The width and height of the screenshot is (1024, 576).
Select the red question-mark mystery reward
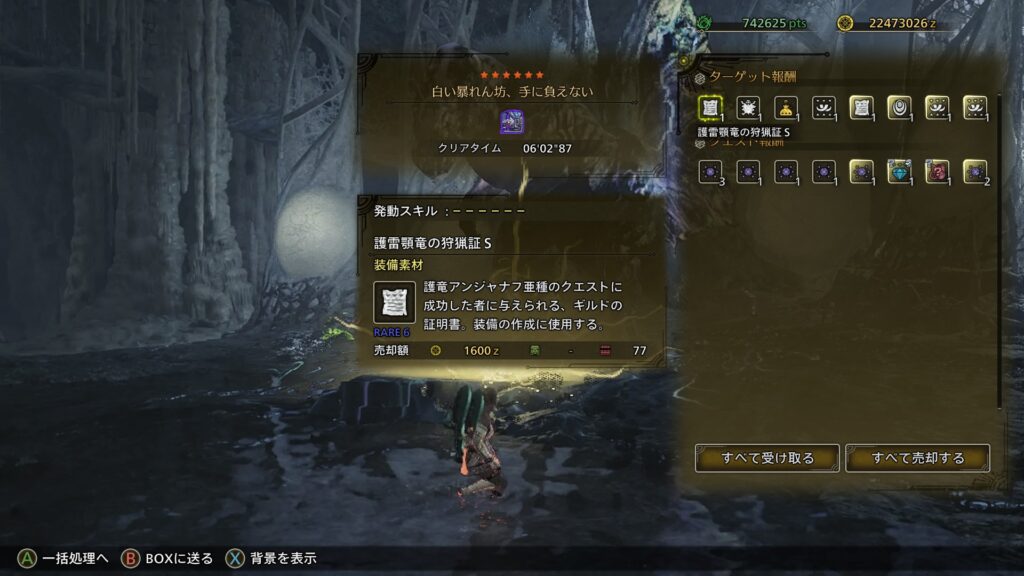point(937,172)
